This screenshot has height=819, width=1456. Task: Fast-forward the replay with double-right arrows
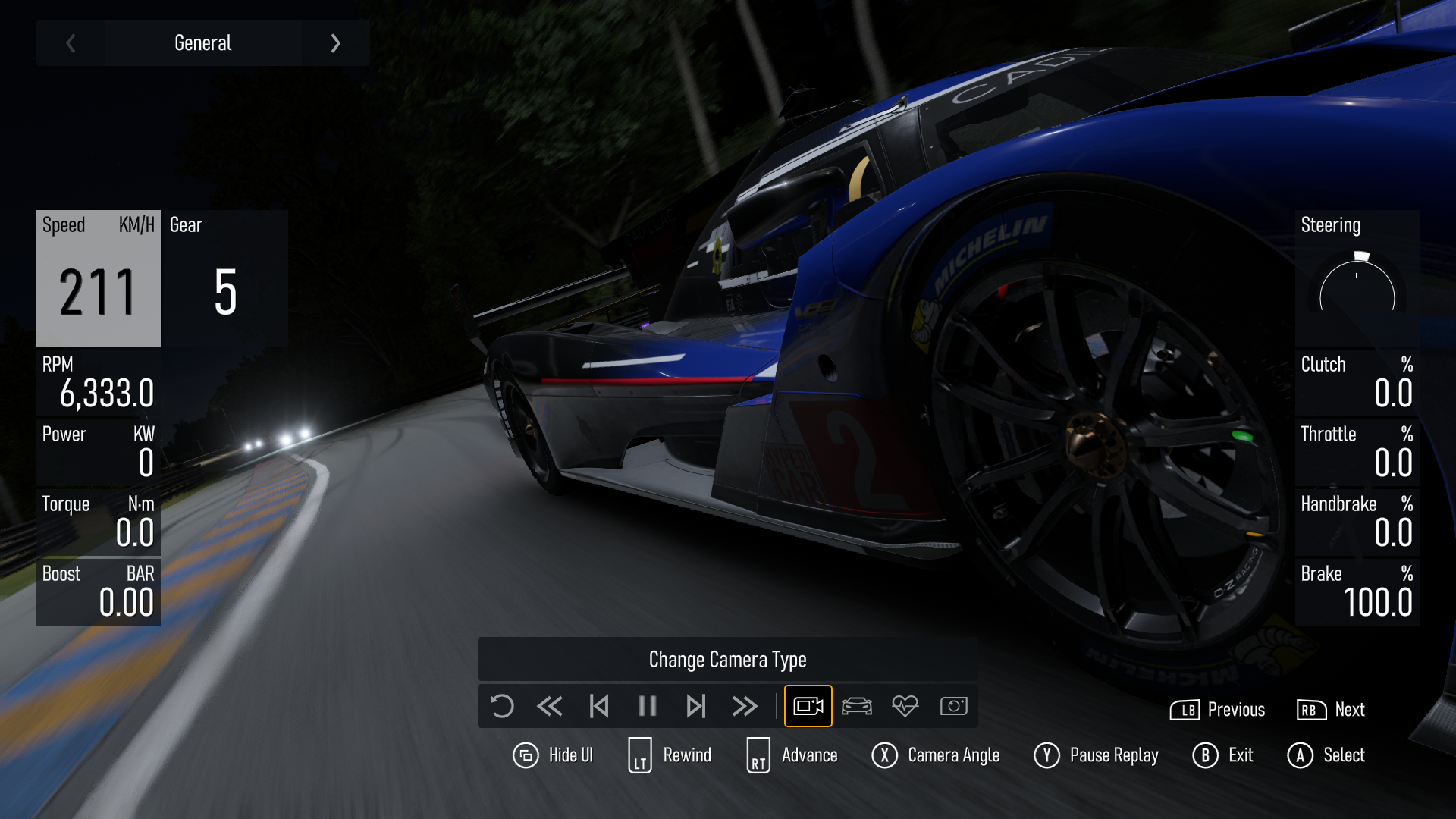pos(745,706)
